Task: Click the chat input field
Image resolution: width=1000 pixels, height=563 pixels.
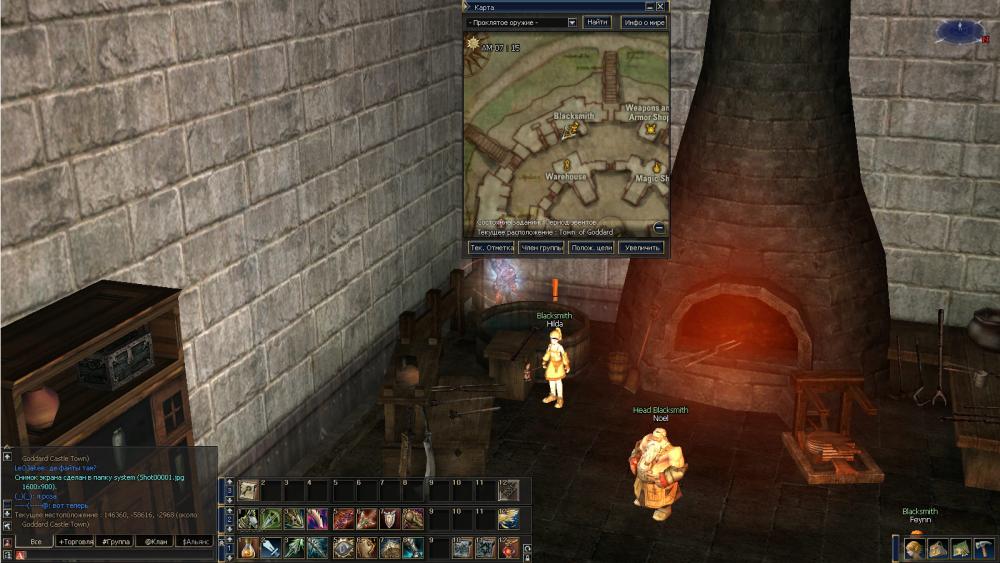Action: coord(110,554)
